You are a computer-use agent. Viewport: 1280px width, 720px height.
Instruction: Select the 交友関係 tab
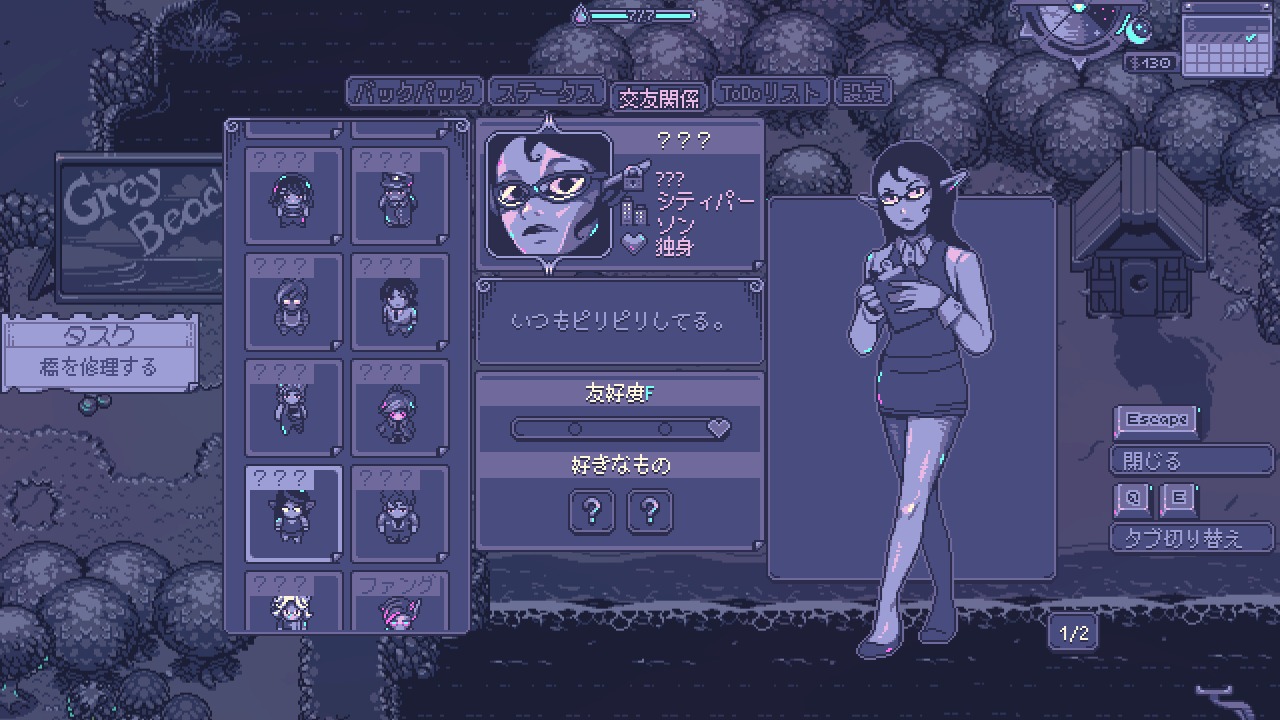coord(659,96)
